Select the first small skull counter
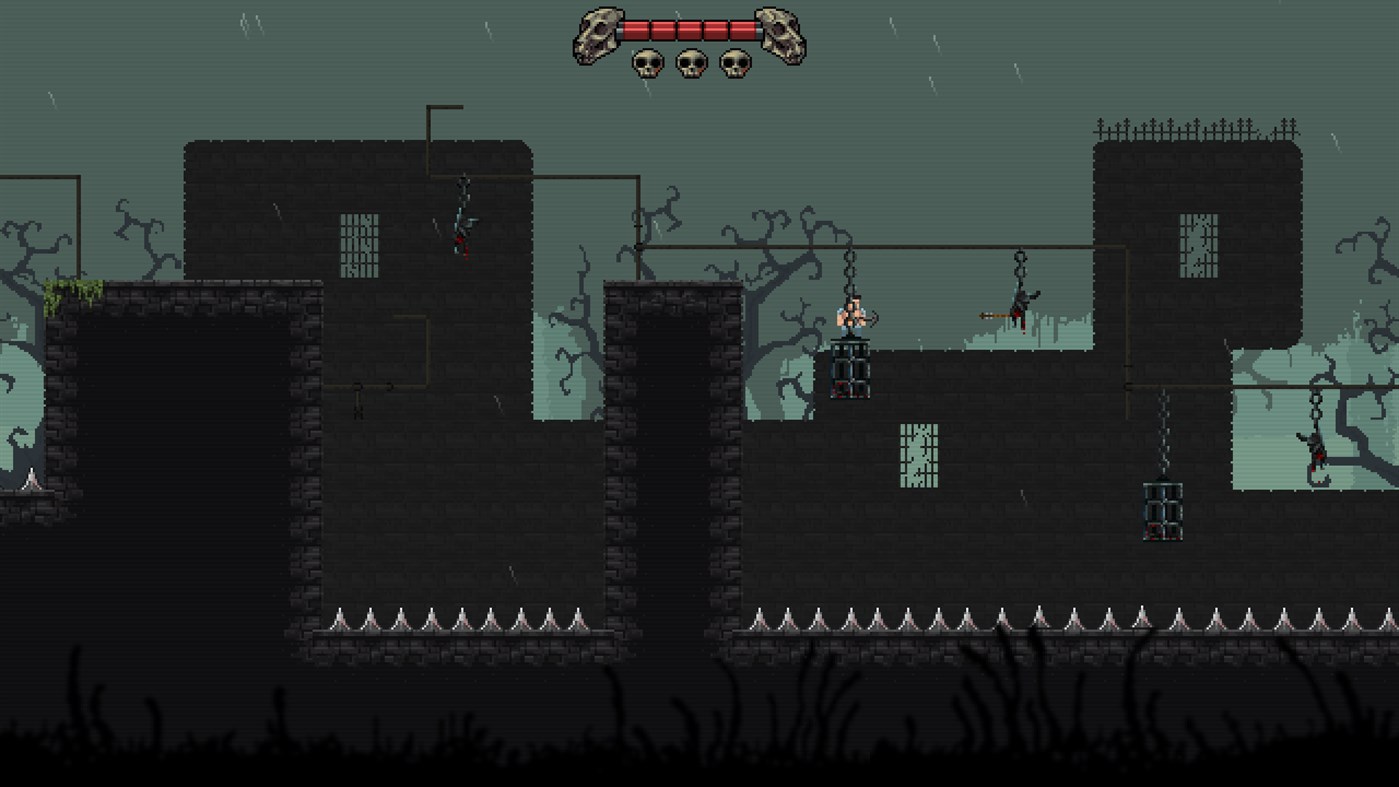The width and height of the screenshot is (1399, 787). pyautogui.click(x=648, y=62)
